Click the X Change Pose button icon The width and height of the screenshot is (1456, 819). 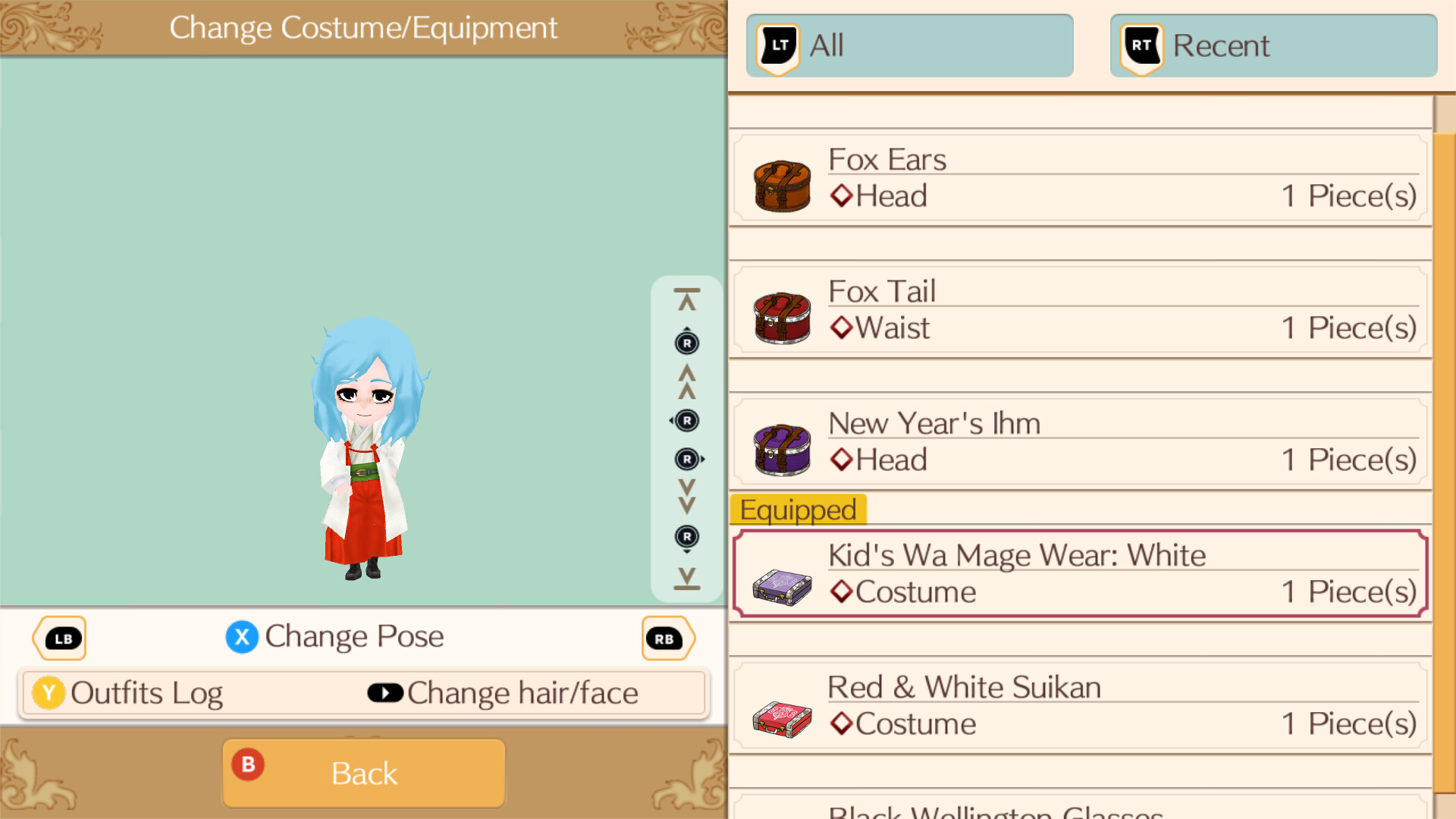coord(242,637)
